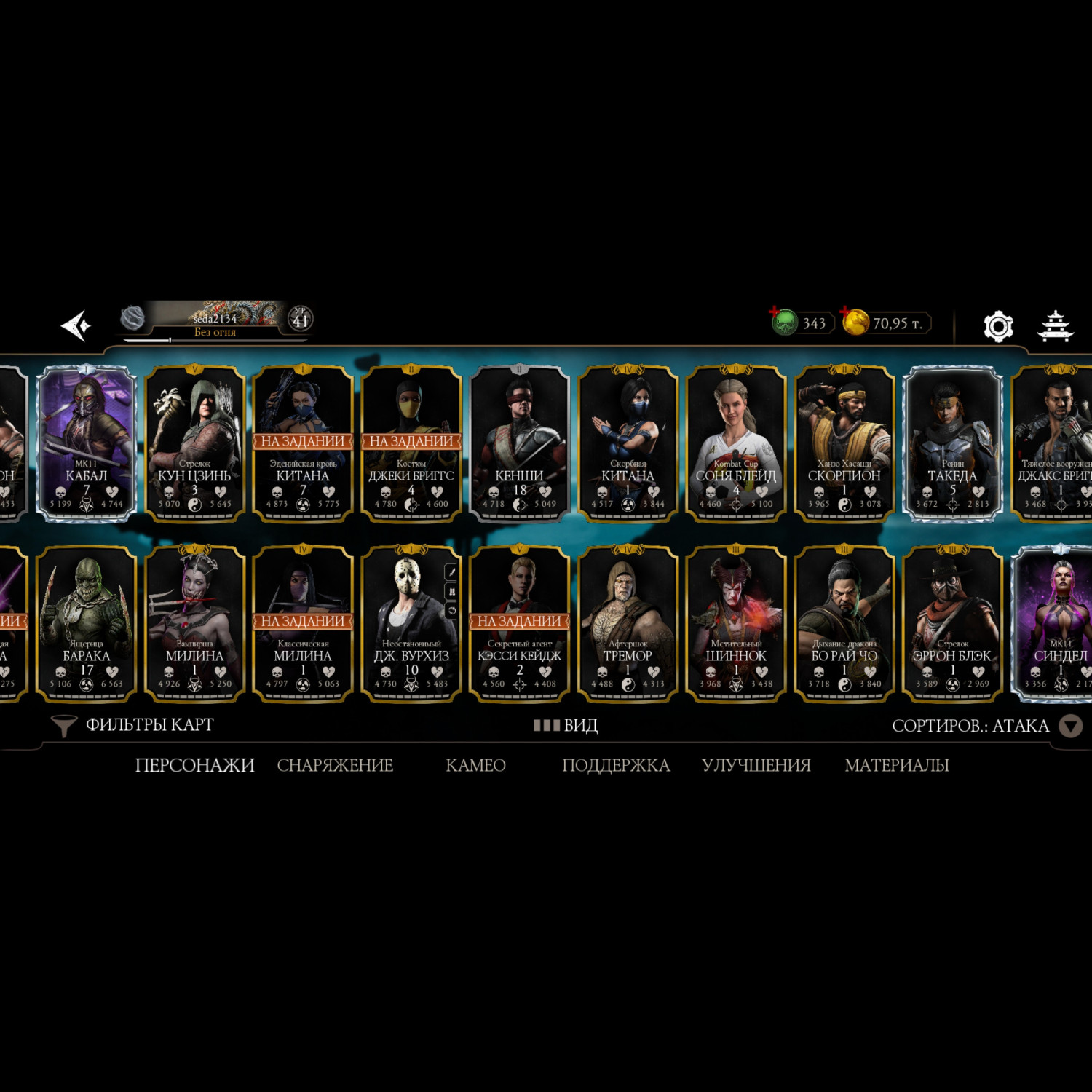Open the seda2134 player profile banner
1092x1092 pixels.
click(x=215, y=322)
